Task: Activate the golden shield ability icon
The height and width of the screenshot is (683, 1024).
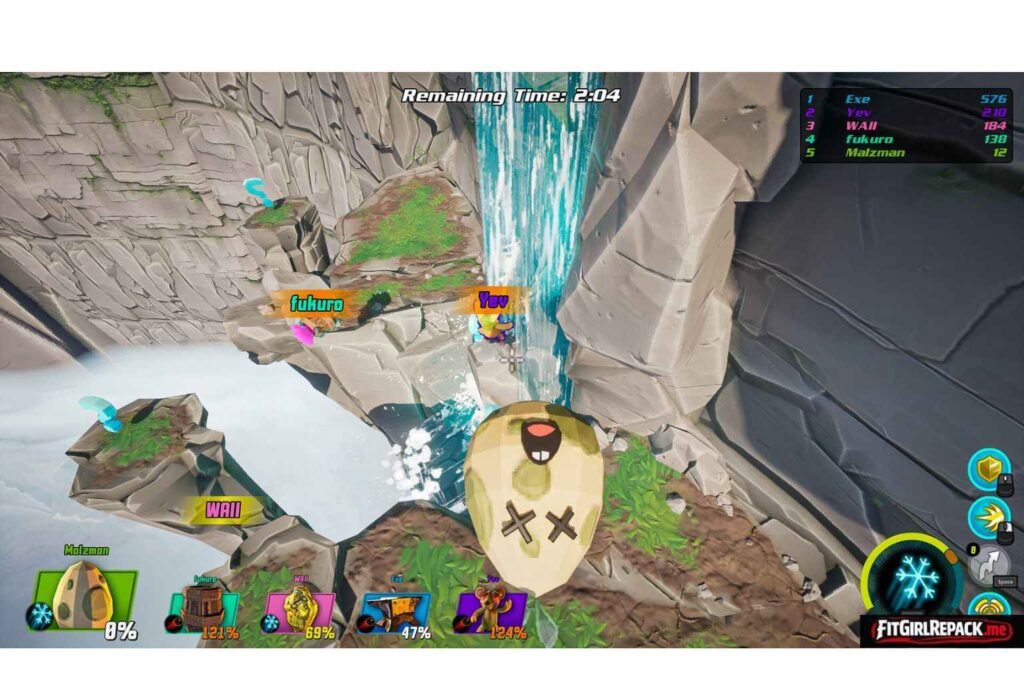Action: tap(987, 470)
